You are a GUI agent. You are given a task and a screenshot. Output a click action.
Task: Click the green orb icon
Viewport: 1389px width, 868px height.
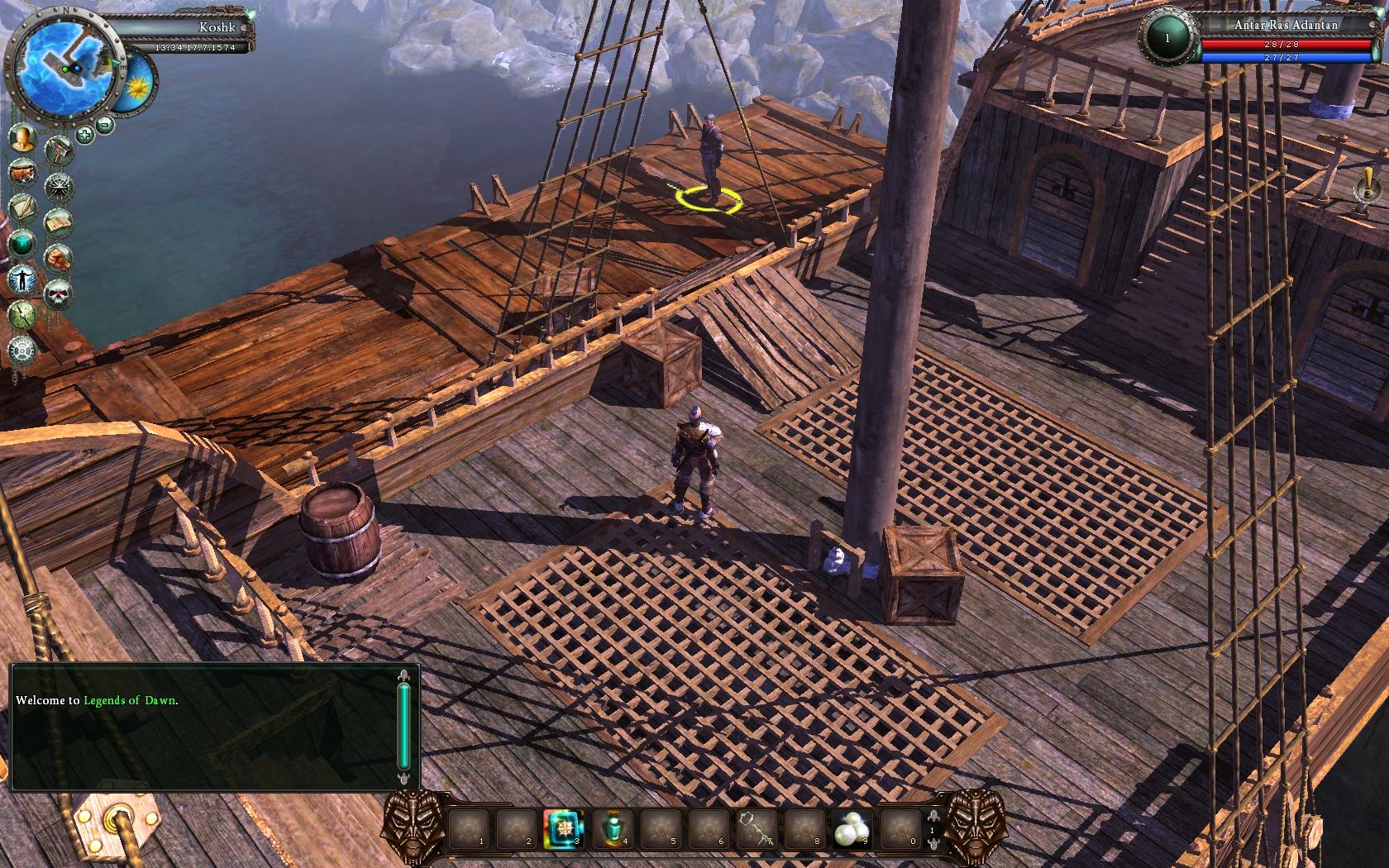coord(21,243)
